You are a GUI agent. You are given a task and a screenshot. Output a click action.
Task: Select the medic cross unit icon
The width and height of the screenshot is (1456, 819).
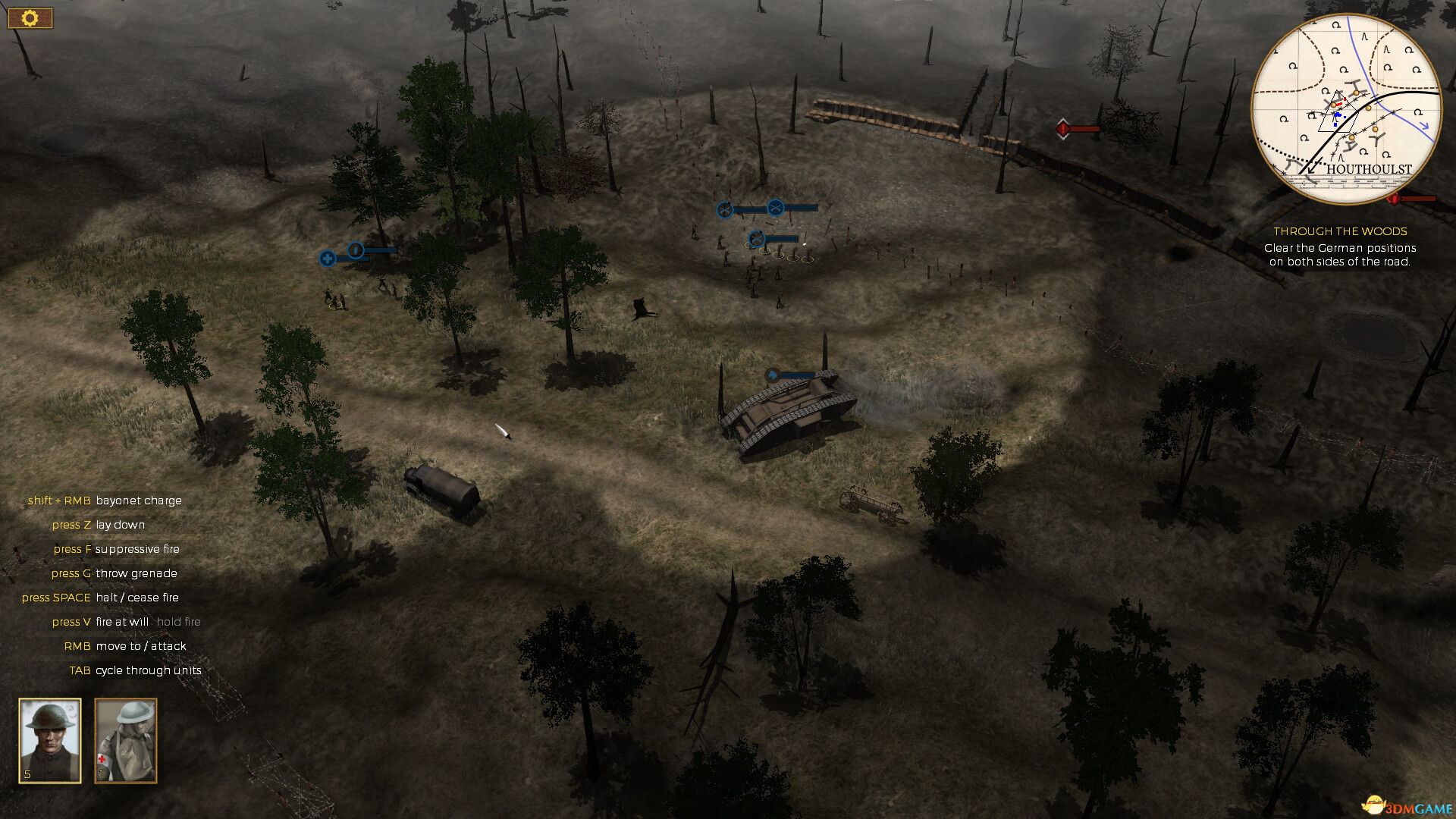point(328,259)
